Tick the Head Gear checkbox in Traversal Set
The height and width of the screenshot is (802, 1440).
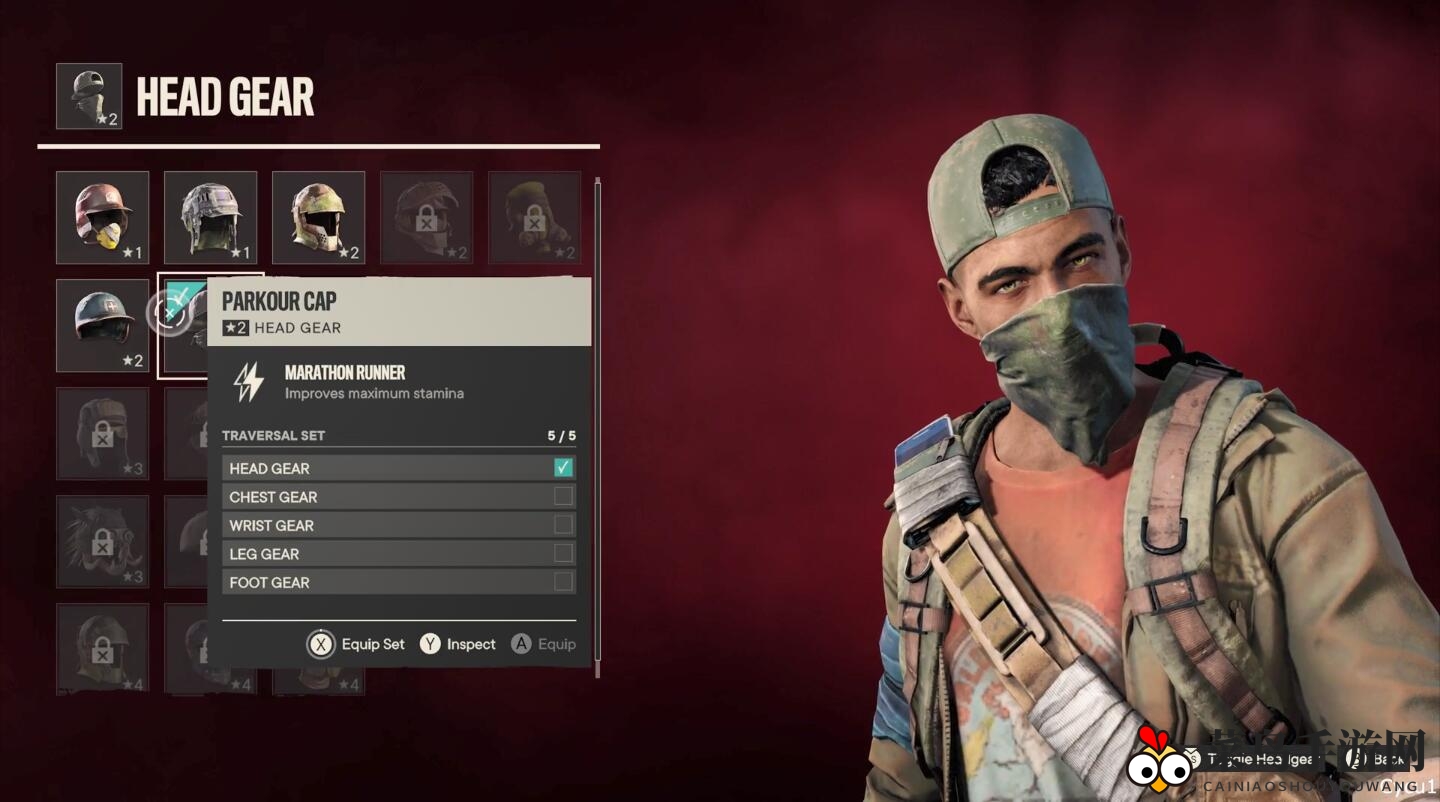click(x=563, y=468)
